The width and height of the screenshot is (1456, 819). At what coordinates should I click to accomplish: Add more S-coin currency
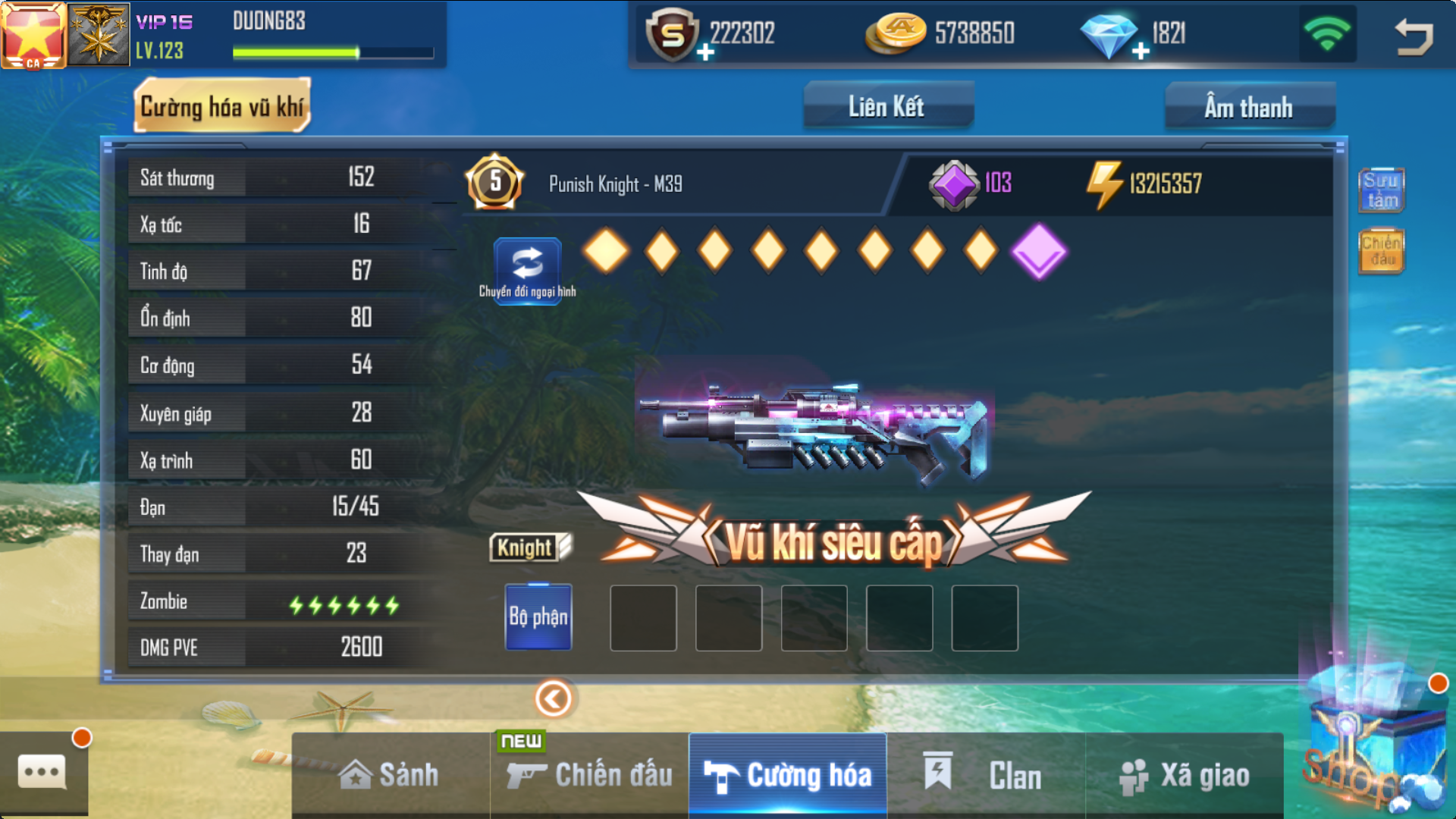705,52
